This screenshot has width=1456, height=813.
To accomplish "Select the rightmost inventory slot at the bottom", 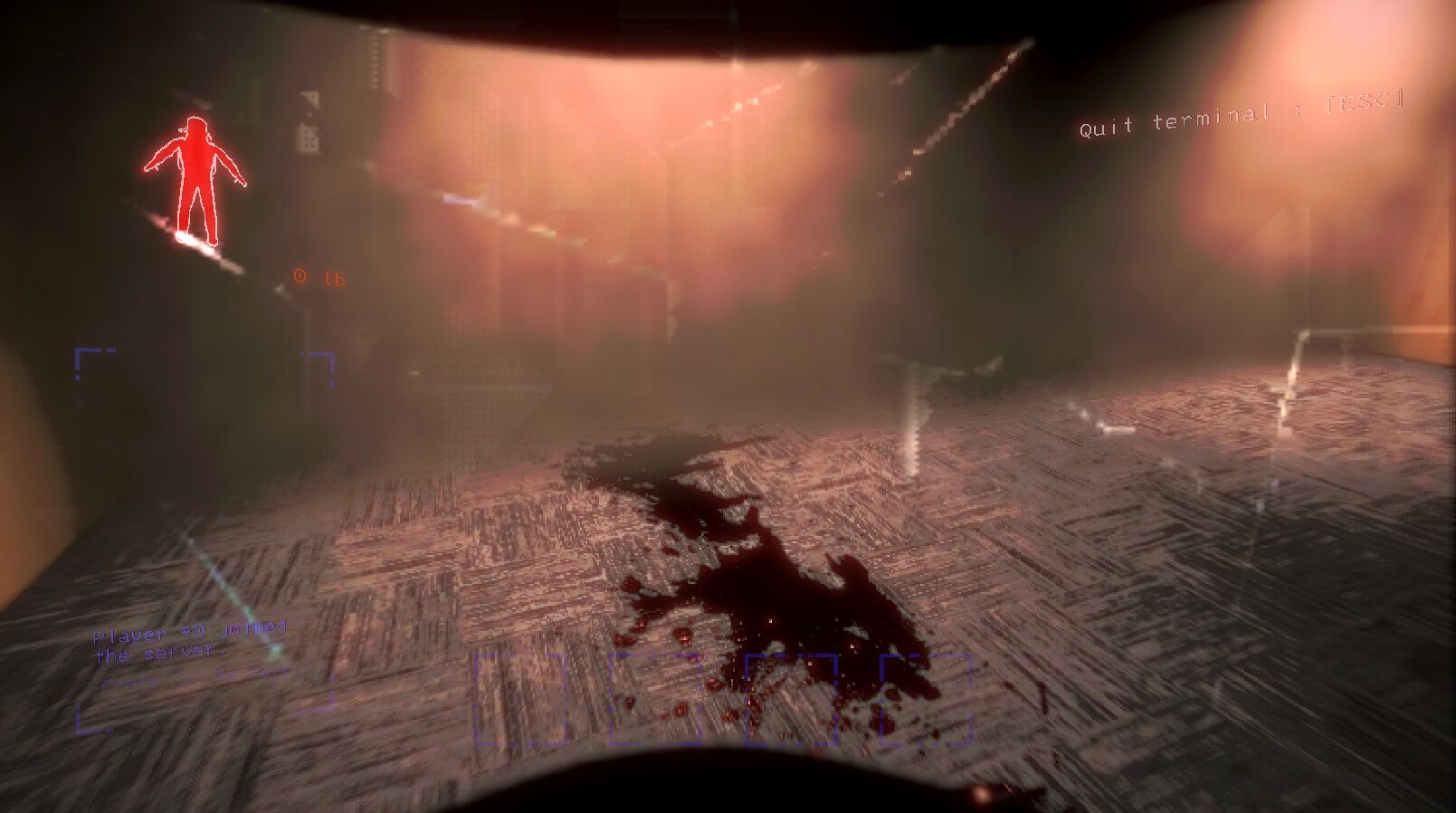I will coord(927,699).
